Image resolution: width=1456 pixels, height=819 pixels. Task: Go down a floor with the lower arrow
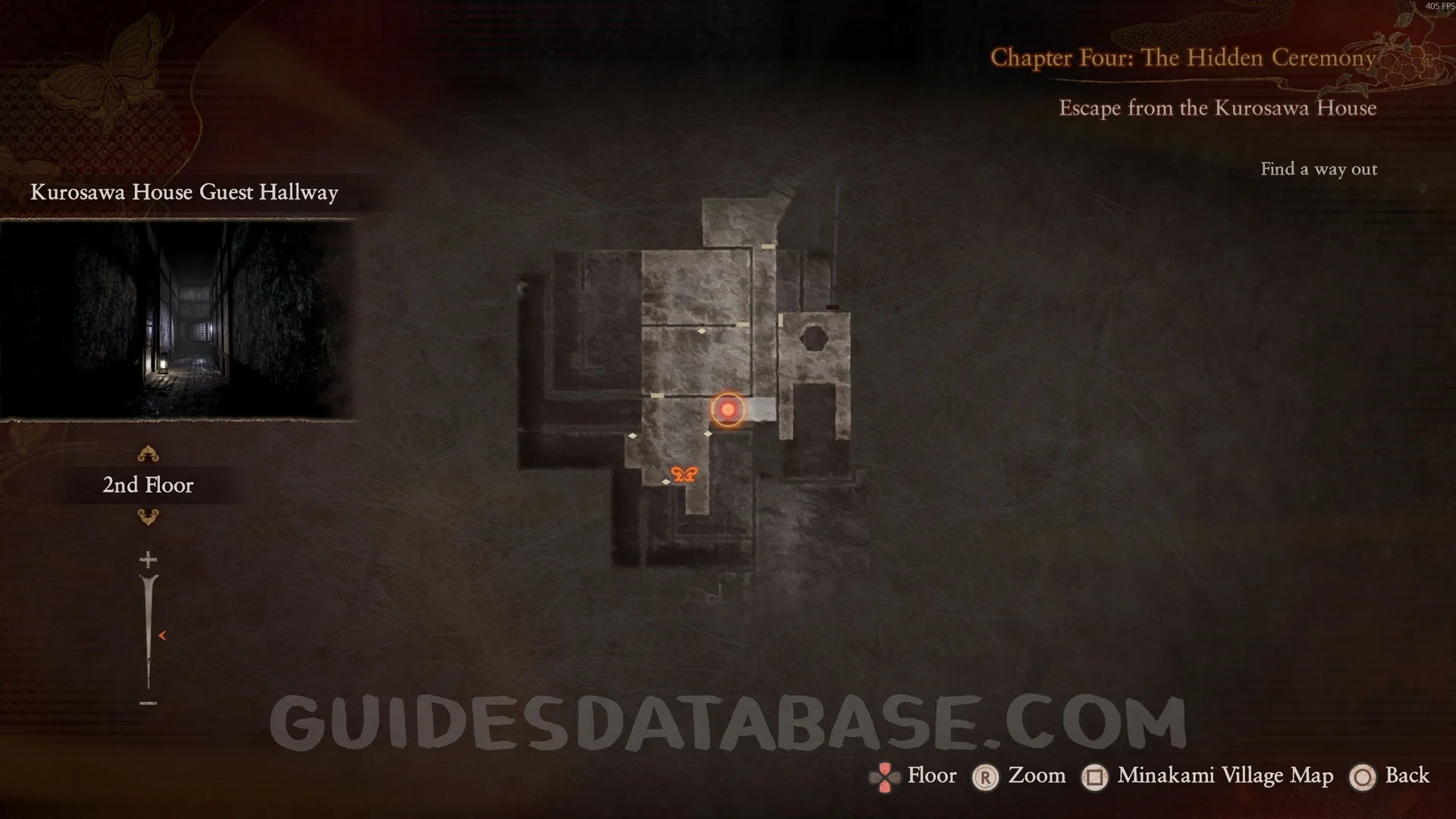(x=148, y=517)
